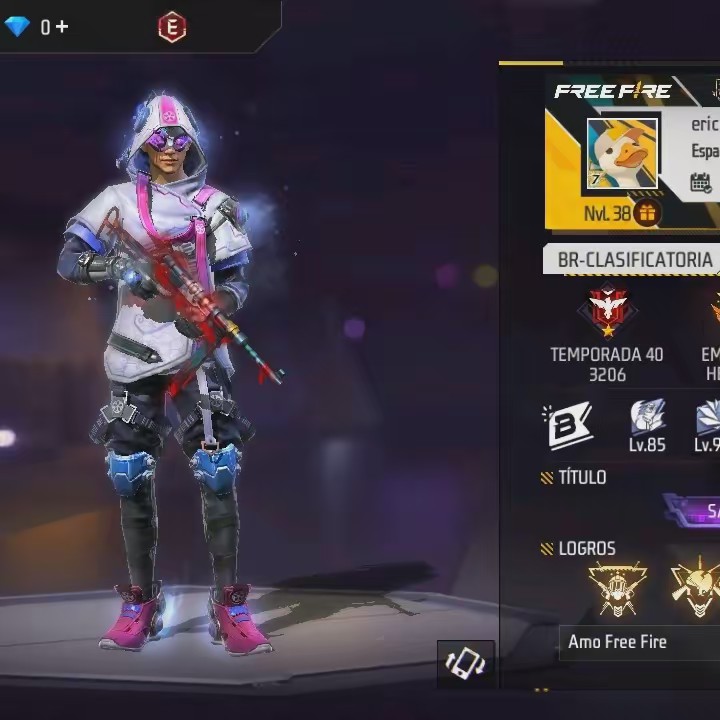
Task: Tap the gift icon beside Nvl. 38
Action: pos(646,213)
